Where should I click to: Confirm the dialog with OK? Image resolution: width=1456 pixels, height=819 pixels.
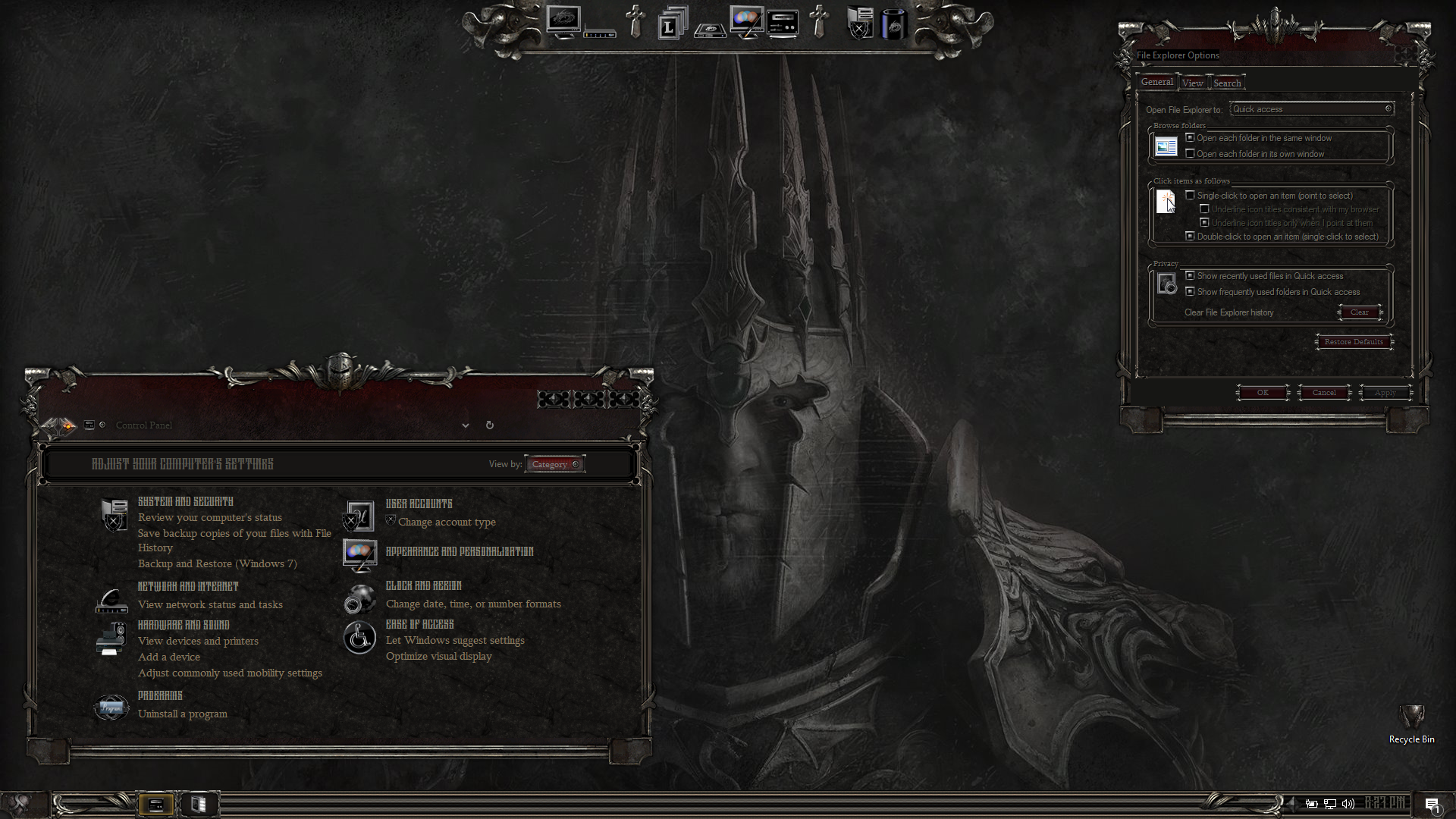tap(1263, 393)
